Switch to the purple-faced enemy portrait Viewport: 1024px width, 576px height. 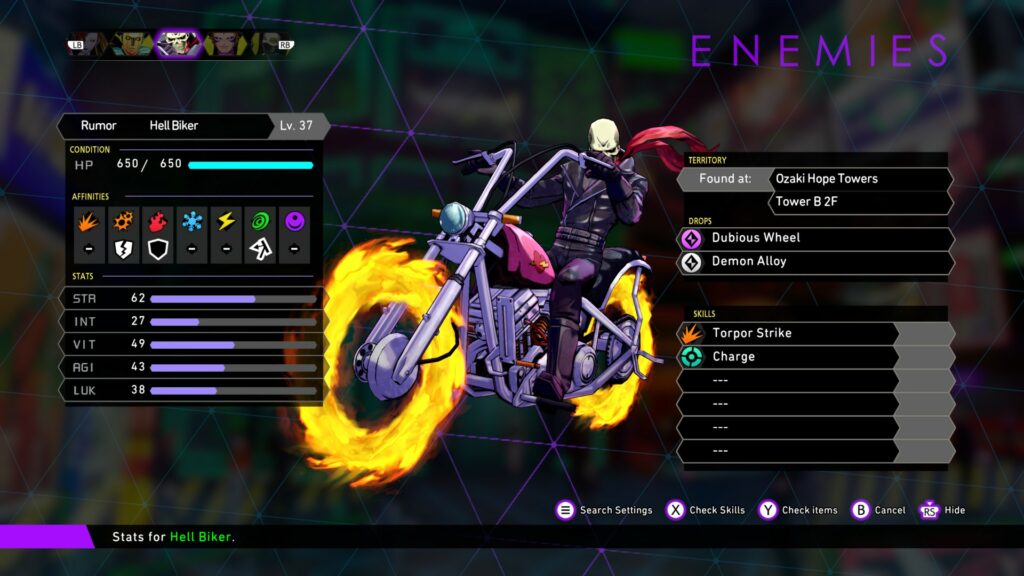(x=224, y=43)
